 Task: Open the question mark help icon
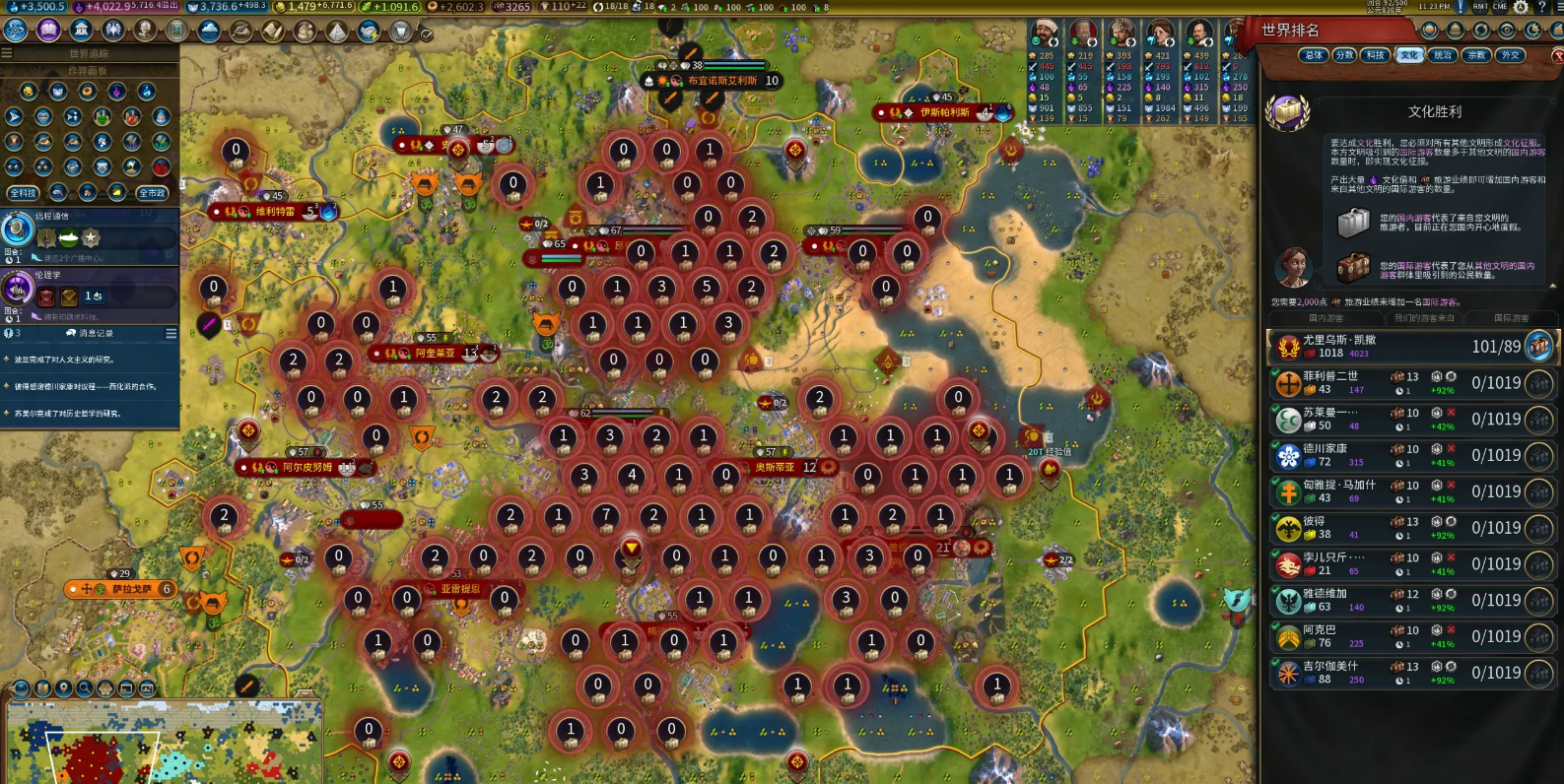pyautogui.click(x=1542, y=7)
